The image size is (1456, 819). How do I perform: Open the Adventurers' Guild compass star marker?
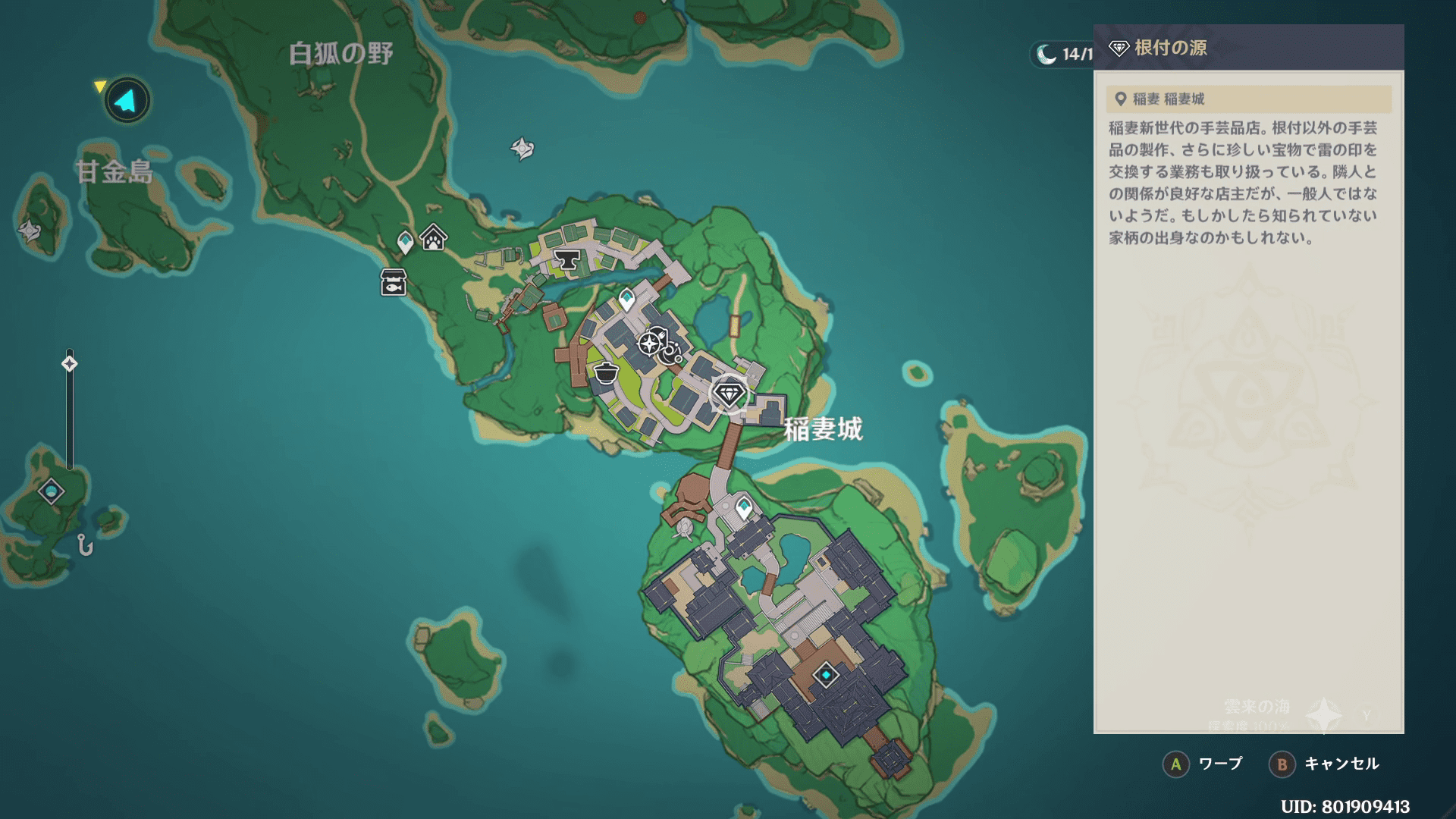(649, 344)
